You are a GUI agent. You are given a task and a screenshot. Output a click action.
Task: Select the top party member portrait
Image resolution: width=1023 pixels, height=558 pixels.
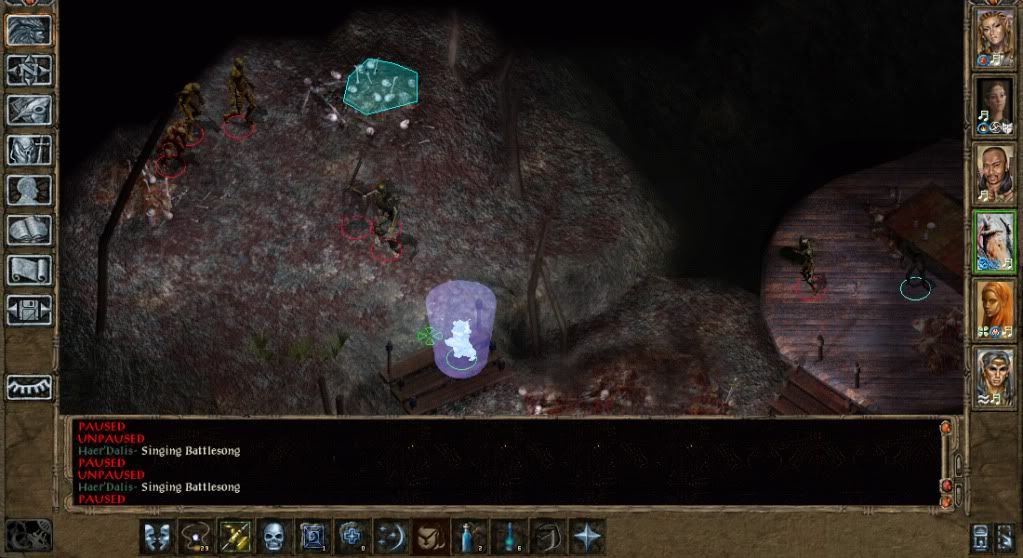995,38
